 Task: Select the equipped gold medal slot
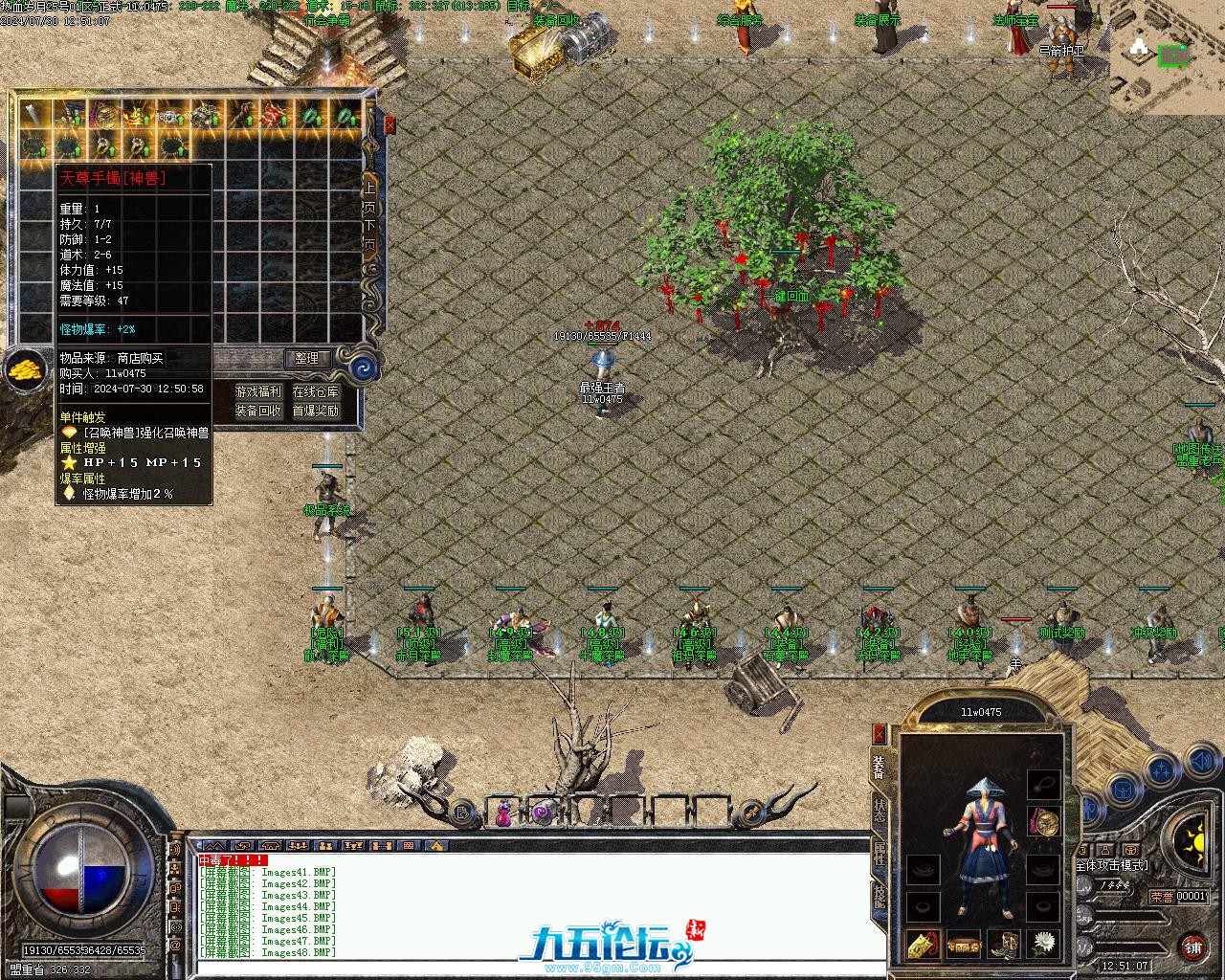click(1043, 820)
